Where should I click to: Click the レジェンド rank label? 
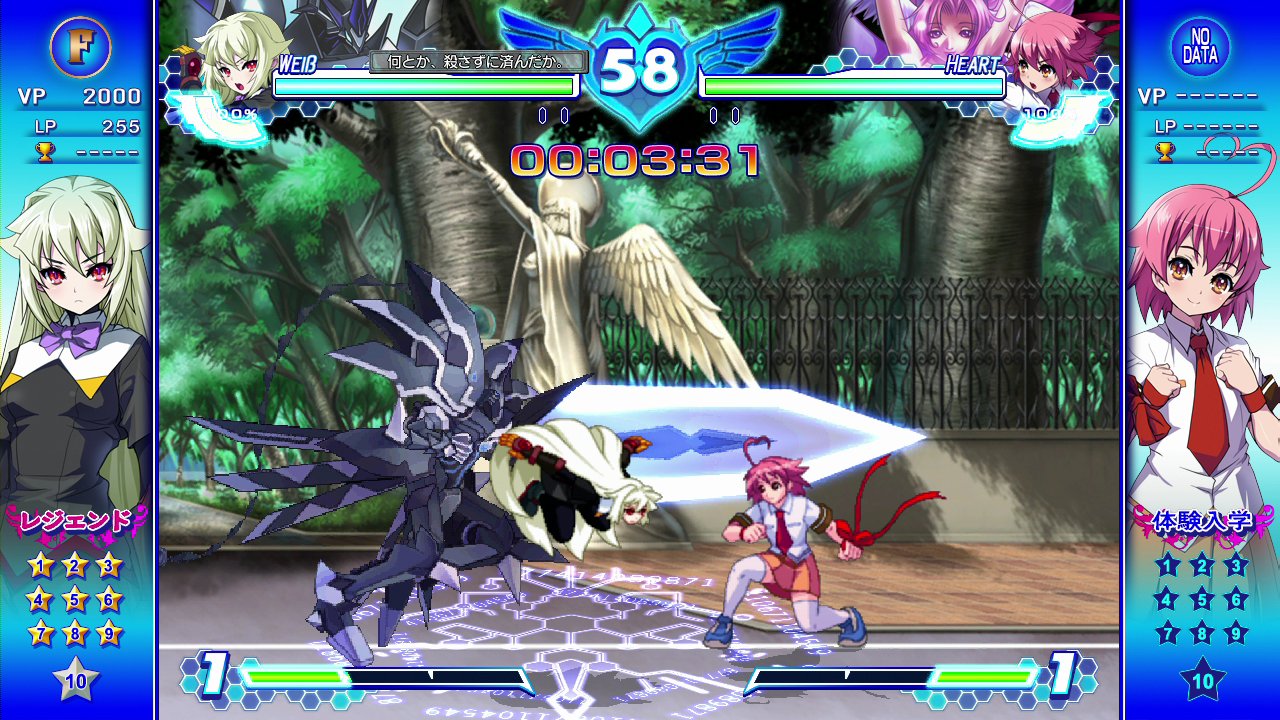click(76, 521)
